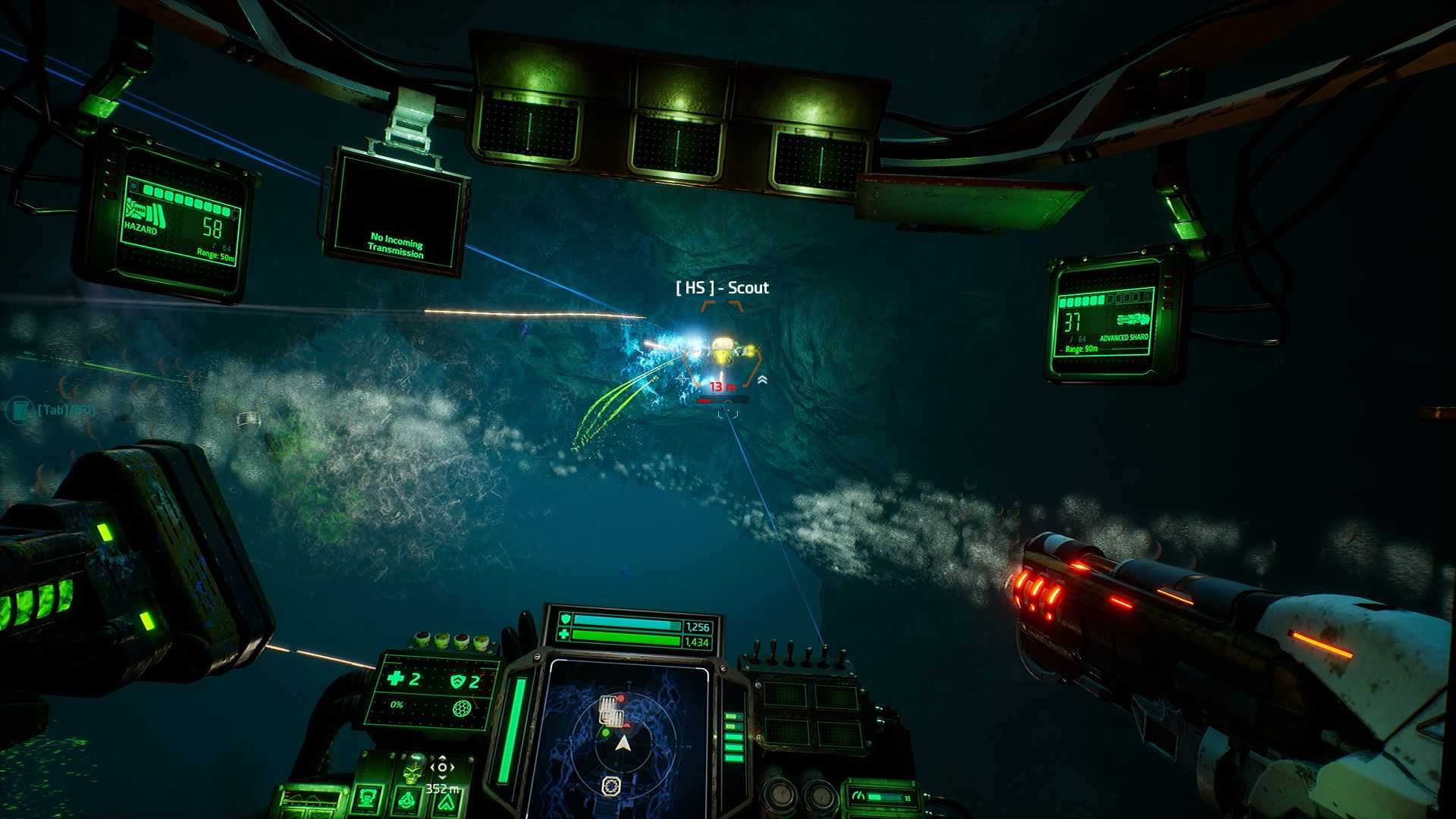Toggle the tri-blade emblem on the lower dashboard
Image resolution: width=1456 pixels, height=819 pixels.
point(407,802)
